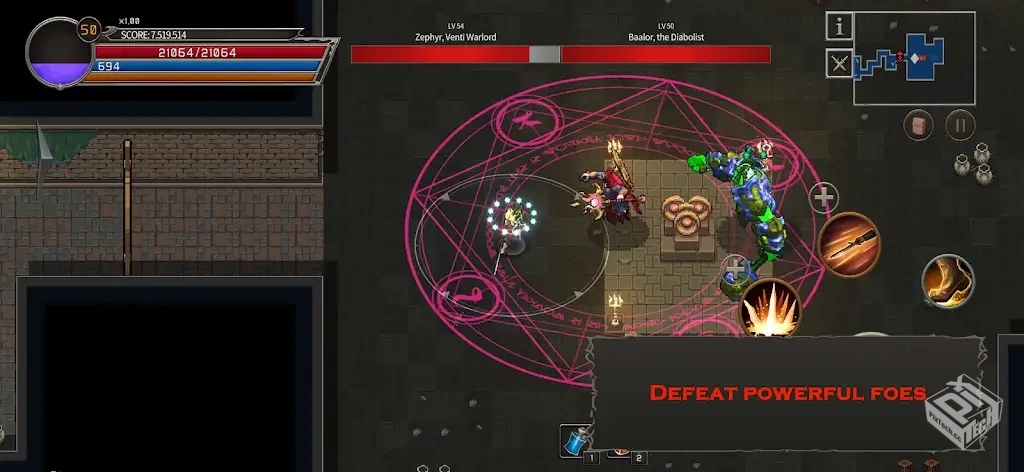Tap the upper plus skill slot
The image size is (1024, 472).
(x=823, y=198)
